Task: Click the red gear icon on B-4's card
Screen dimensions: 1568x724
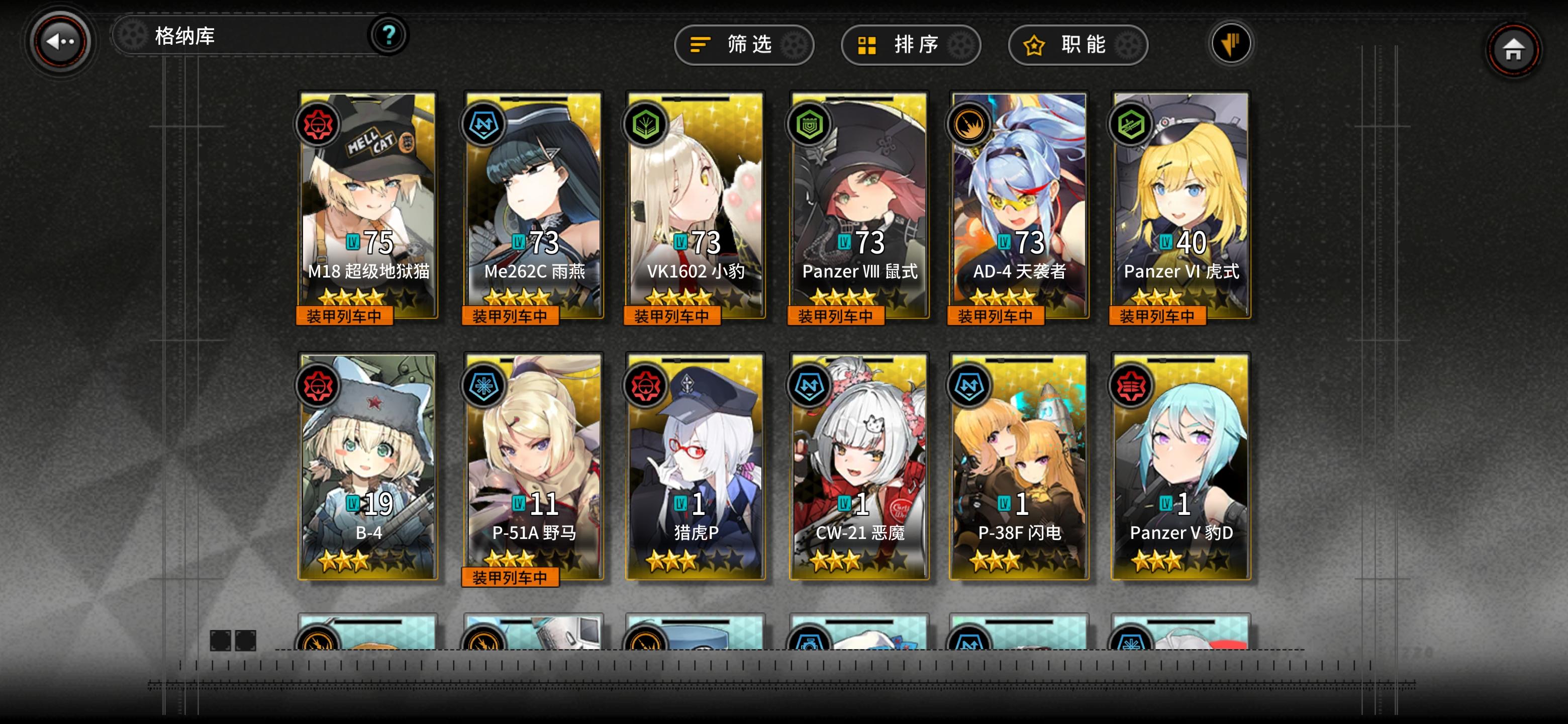Action: tap(319, 387)
